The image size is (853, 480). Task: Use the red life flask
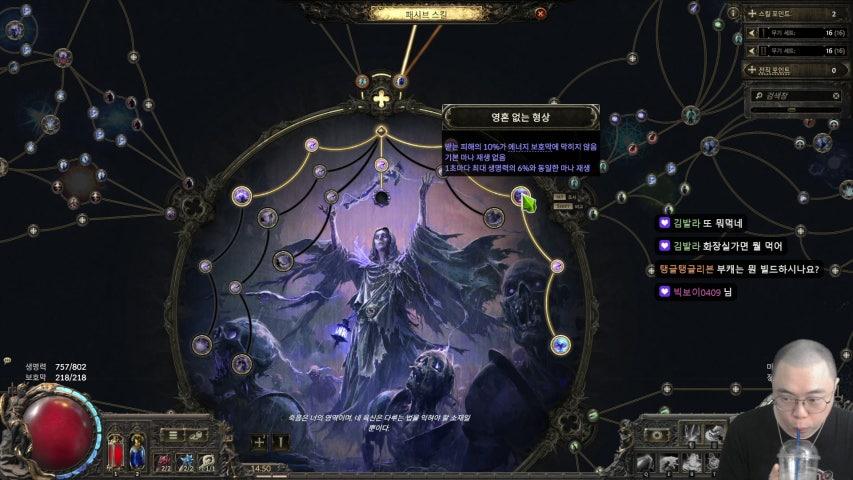coord(115,450)
